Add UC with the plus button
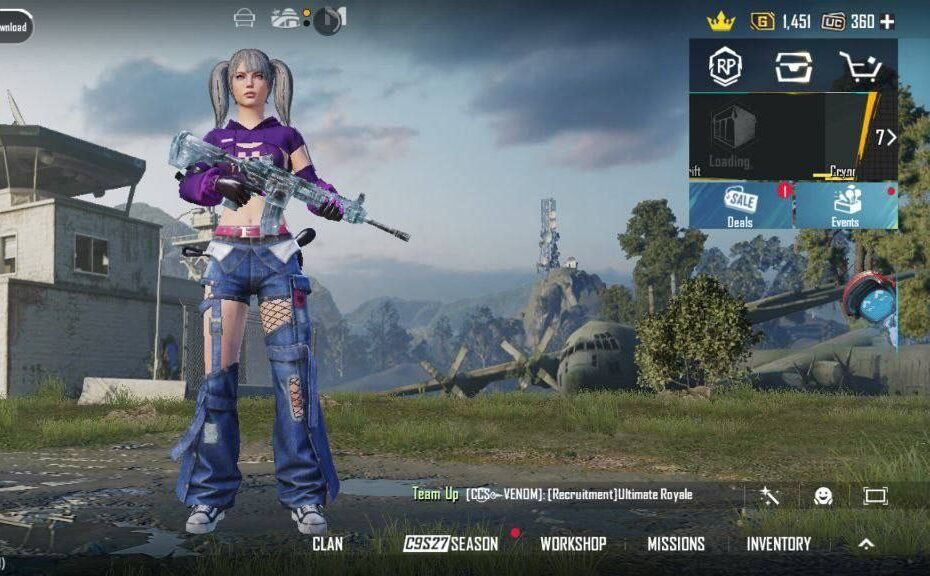Viewport: 930px width, 576px height. (x=887, y=21)
